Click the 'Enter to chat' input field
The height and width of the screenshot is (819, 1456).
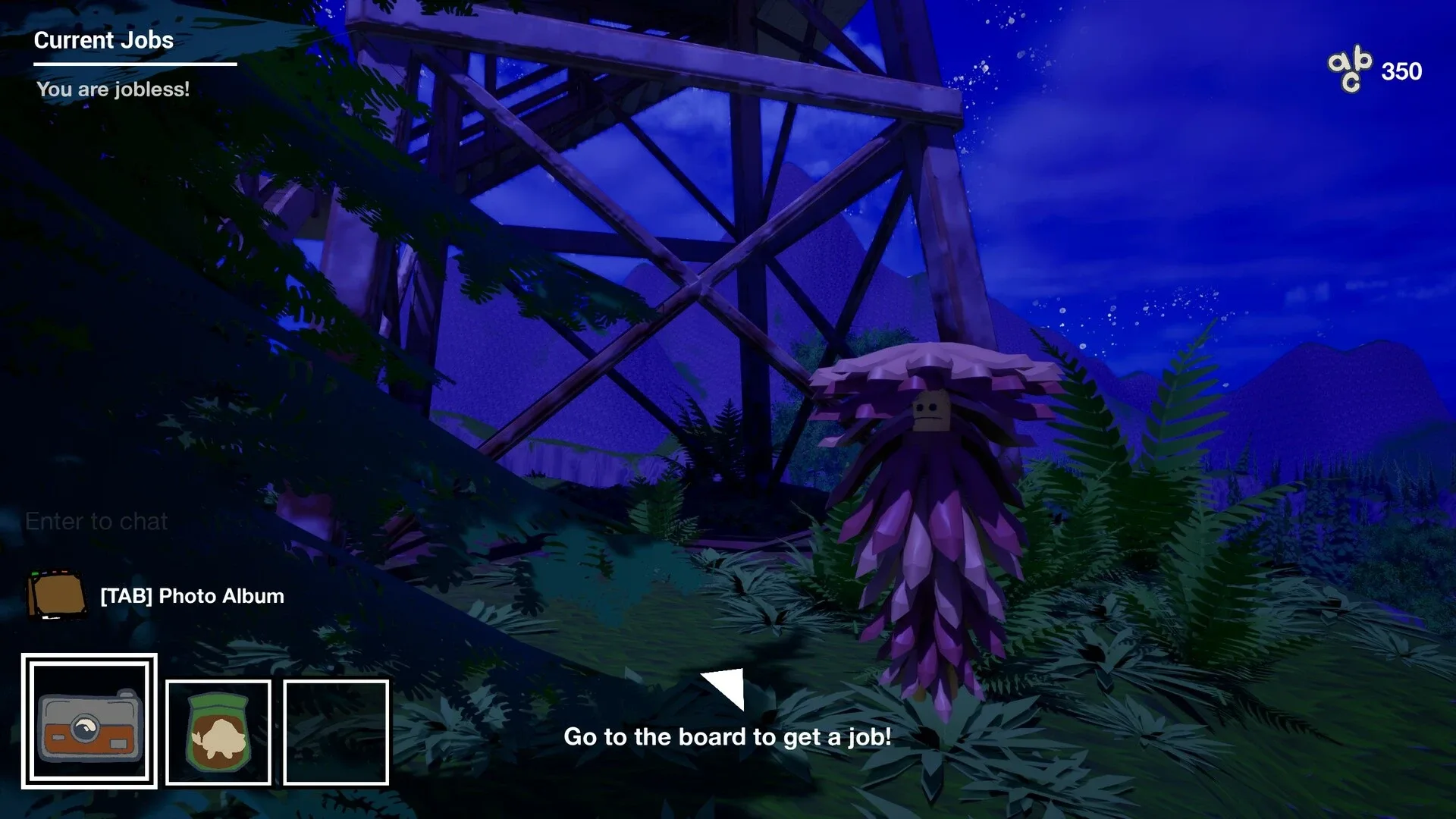97,521
